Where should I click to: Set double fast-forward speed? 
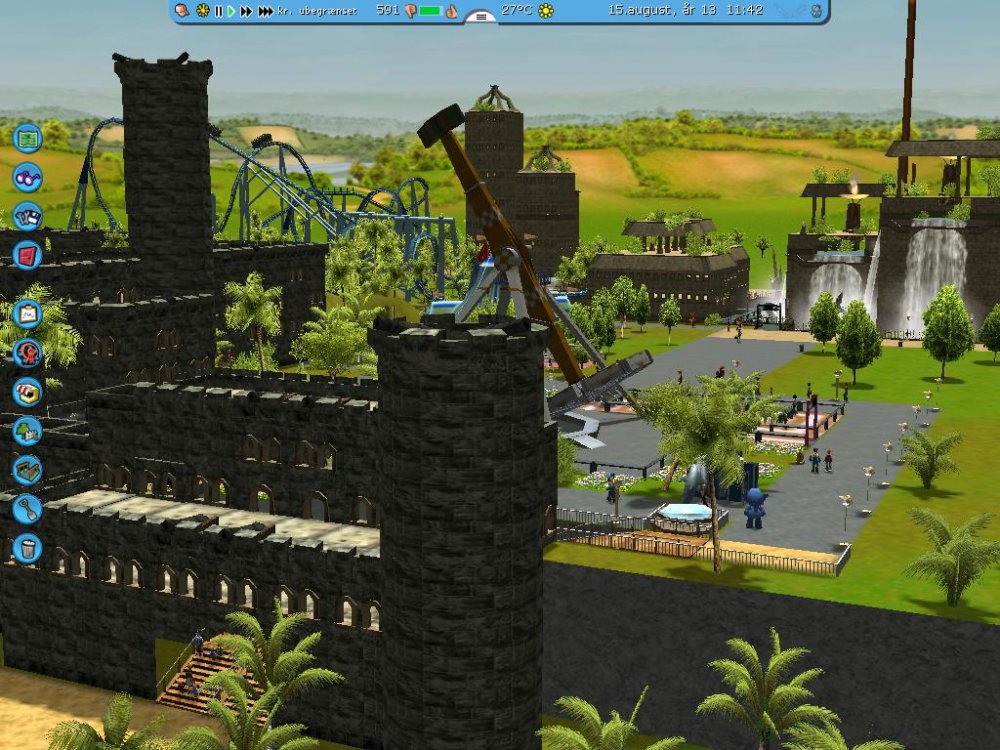click(246, 11)
